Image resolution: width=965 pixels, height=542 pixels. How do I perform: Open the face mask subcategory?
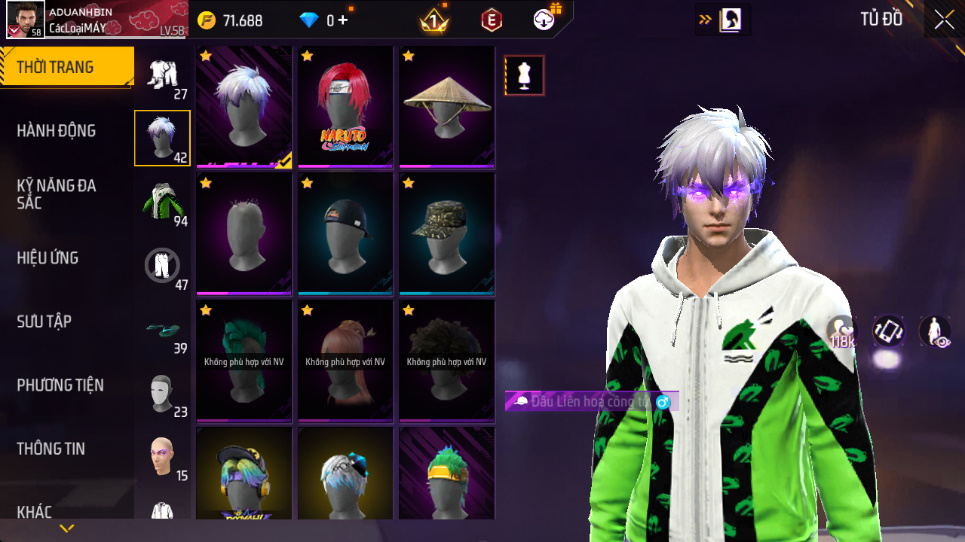point(162,392)
